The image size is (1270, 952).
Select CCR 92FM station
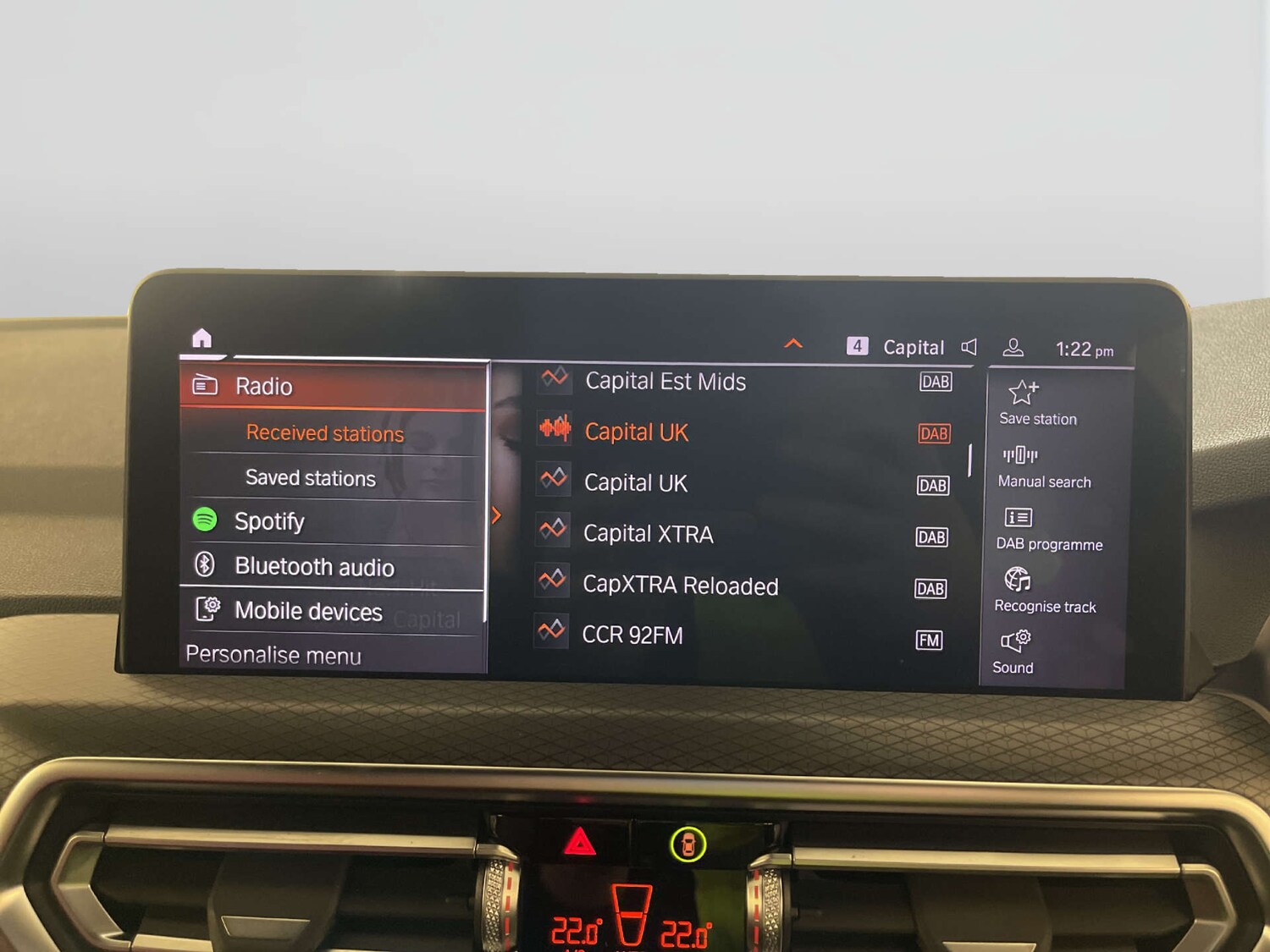(632, 636)
